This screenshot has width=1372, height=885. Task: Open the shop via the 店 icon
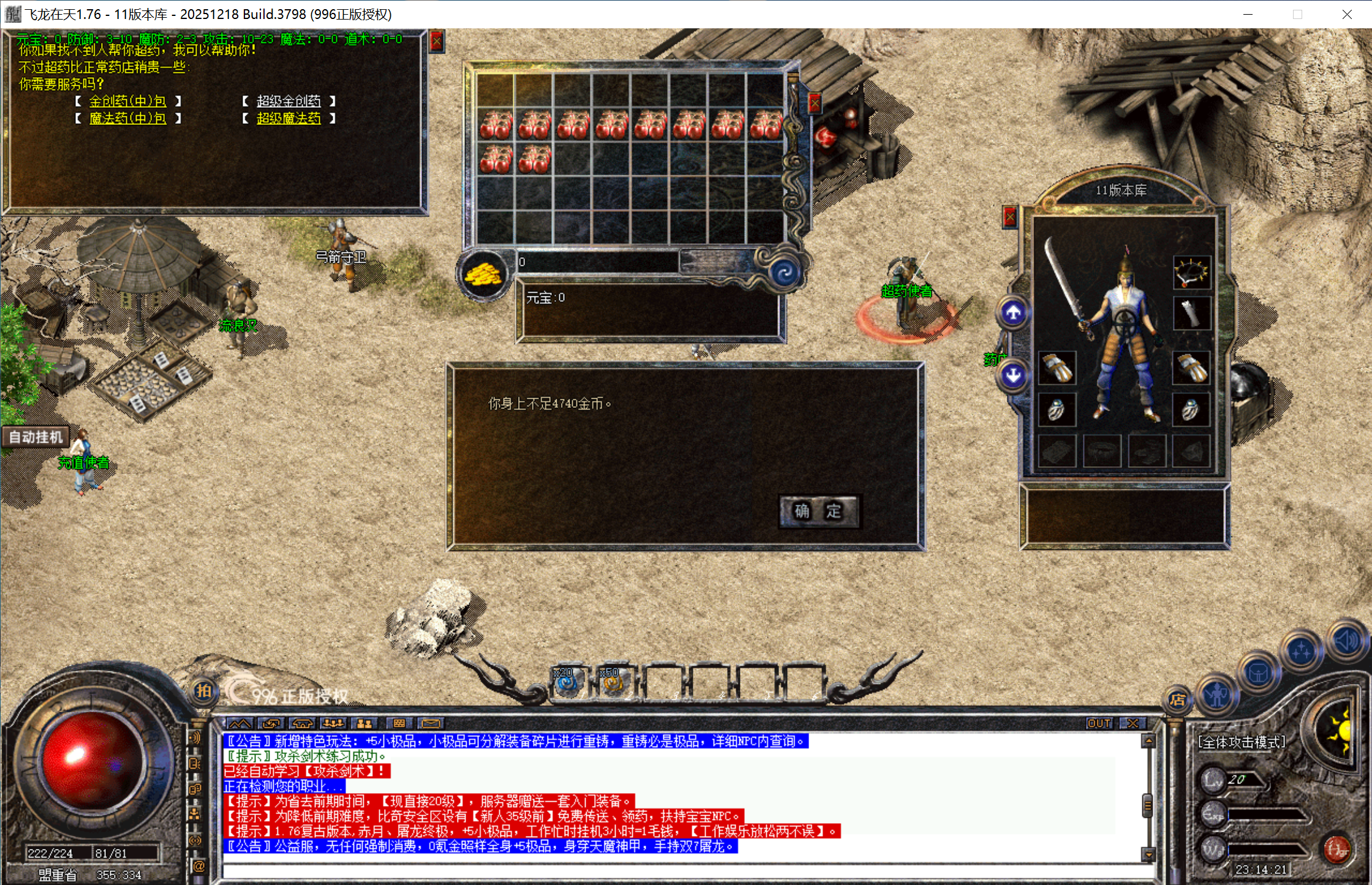click(x=1177, y=699)
